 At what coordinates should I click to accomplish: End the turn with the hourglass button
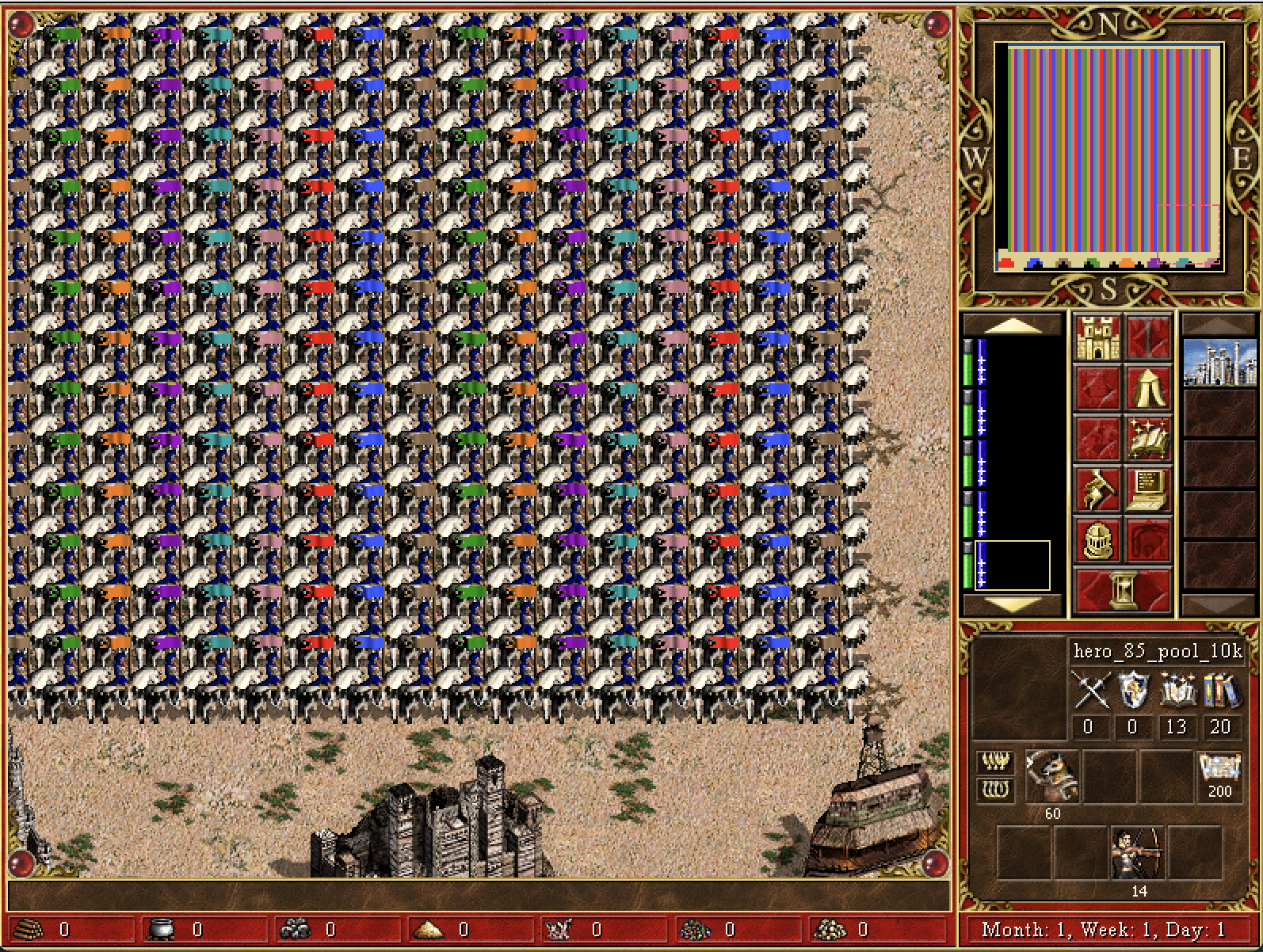(1122, 590)
